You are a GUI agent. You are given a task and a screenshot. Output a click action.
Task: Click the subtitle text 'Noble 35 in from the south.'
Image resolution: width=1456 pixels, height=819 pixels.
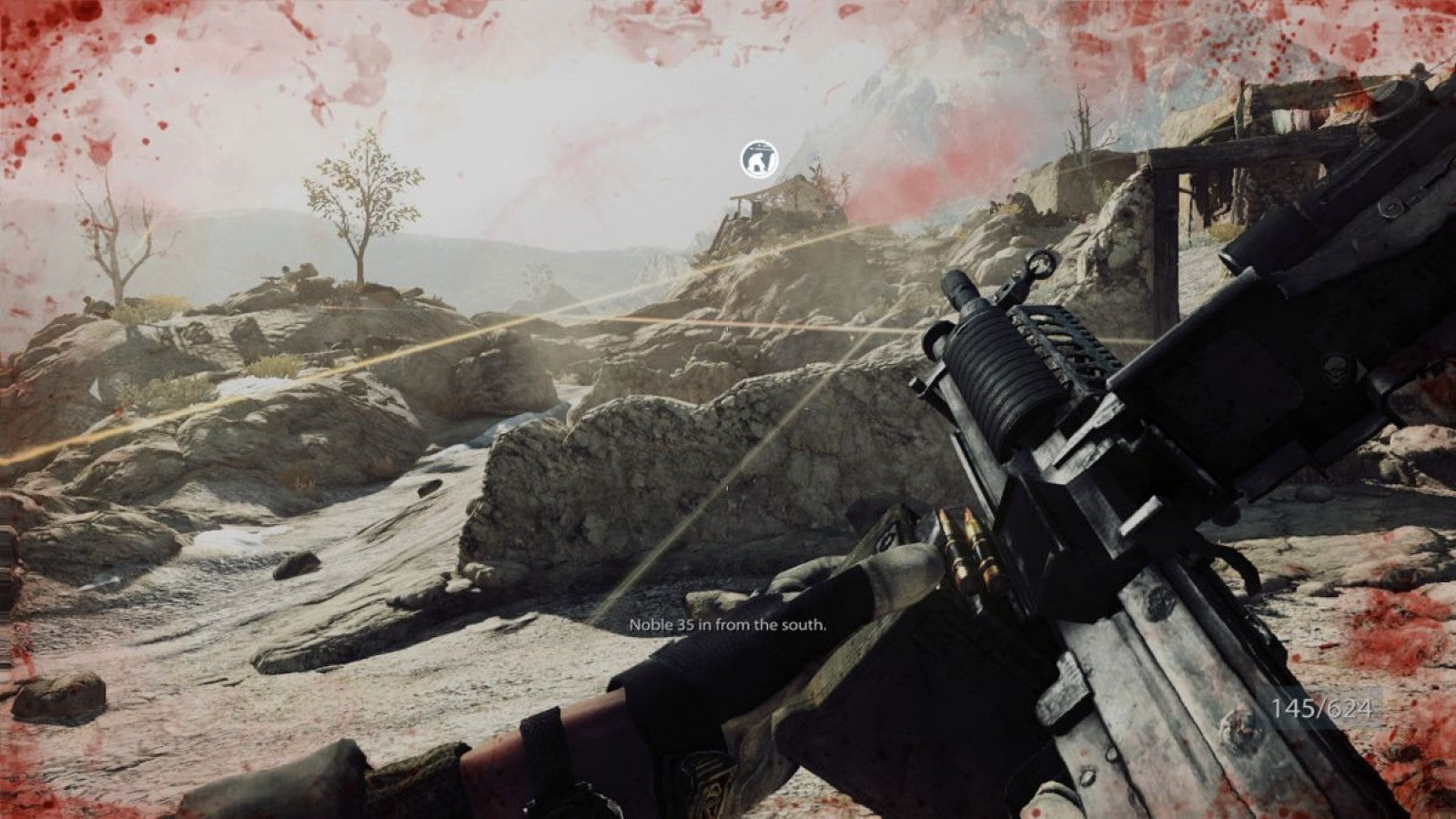(728, 625)
